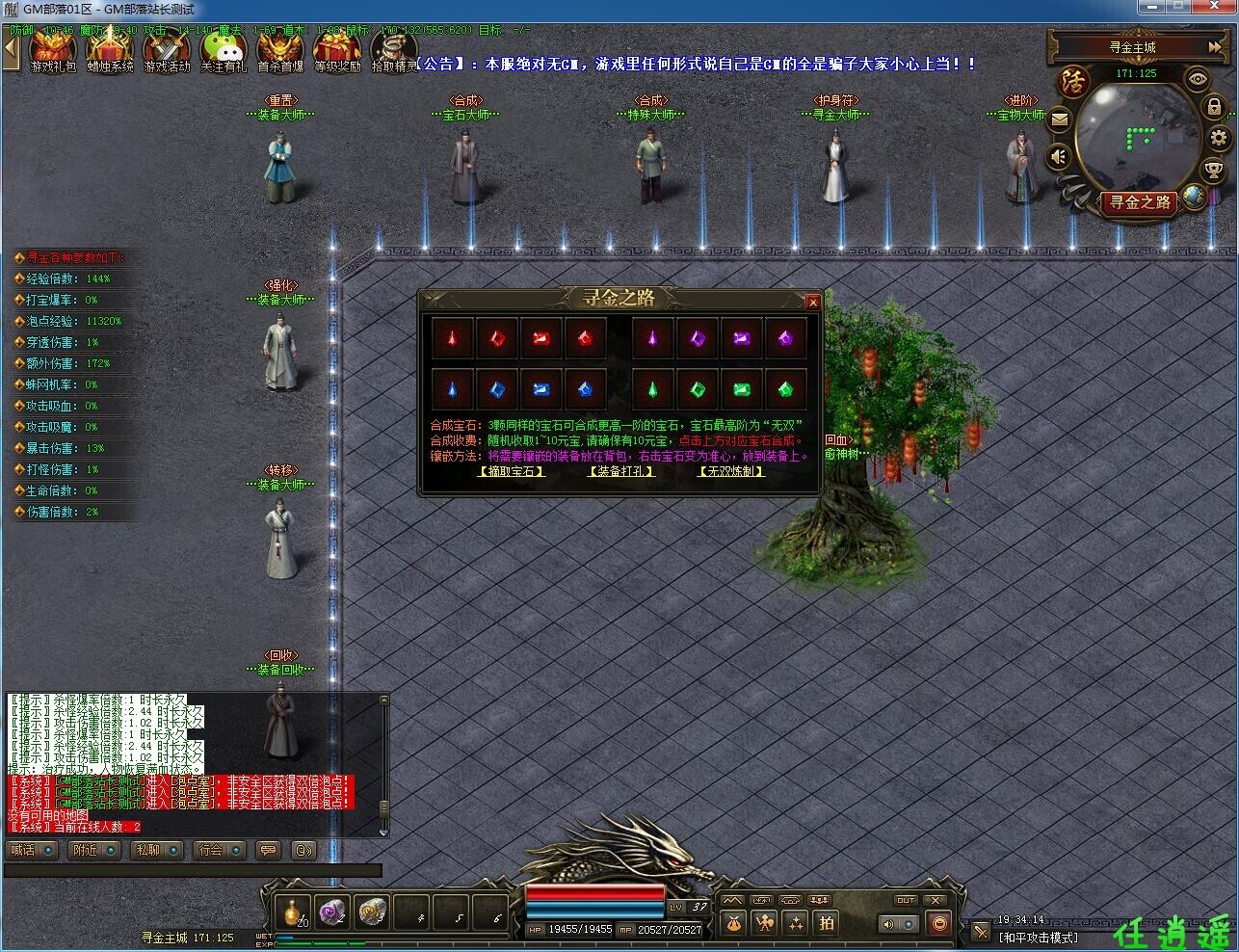
Task: Close the 寻金之路 gem dialog
Action: click(812, 302)
